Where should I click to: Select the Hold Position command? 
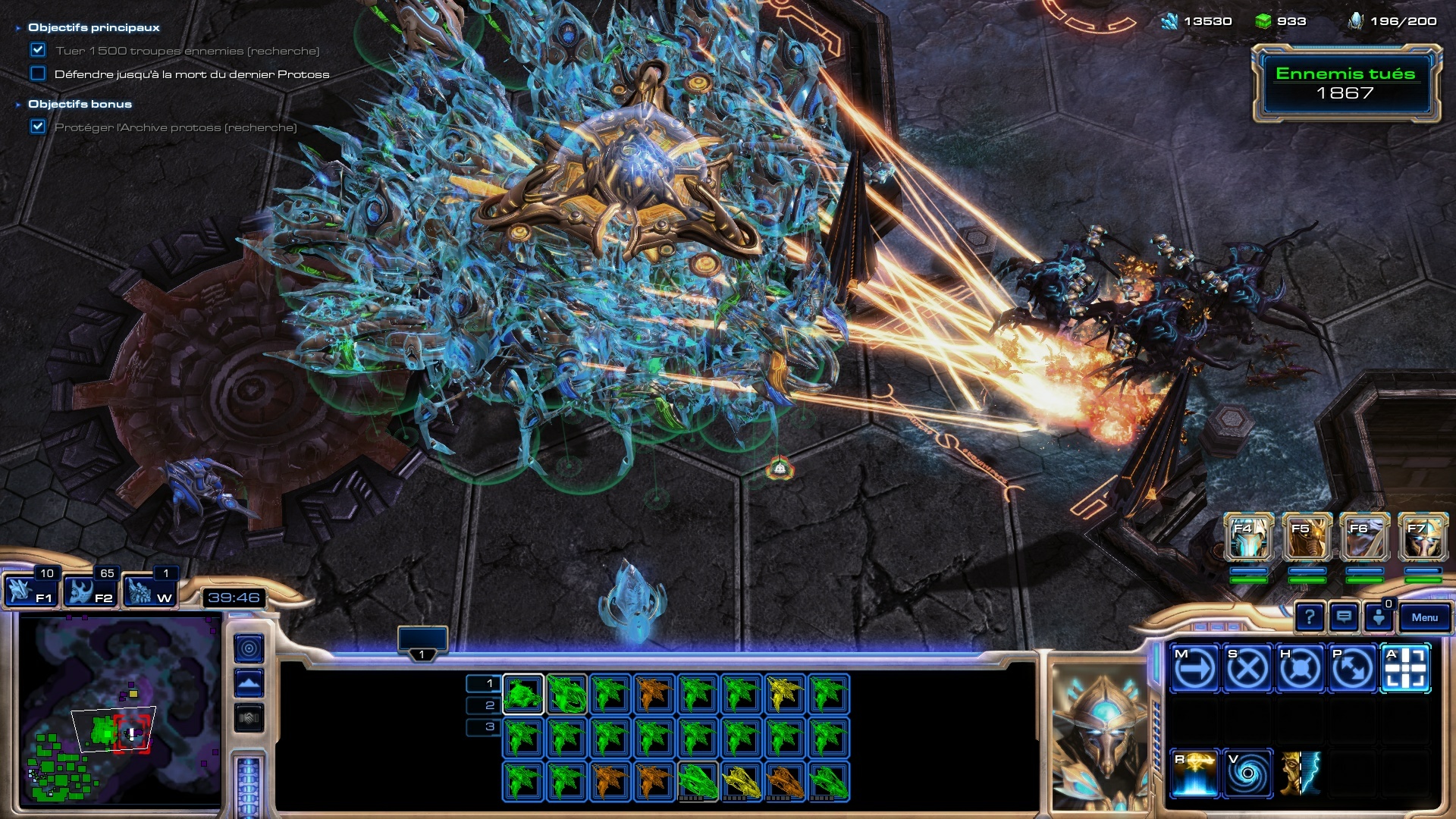(1300, 669)
